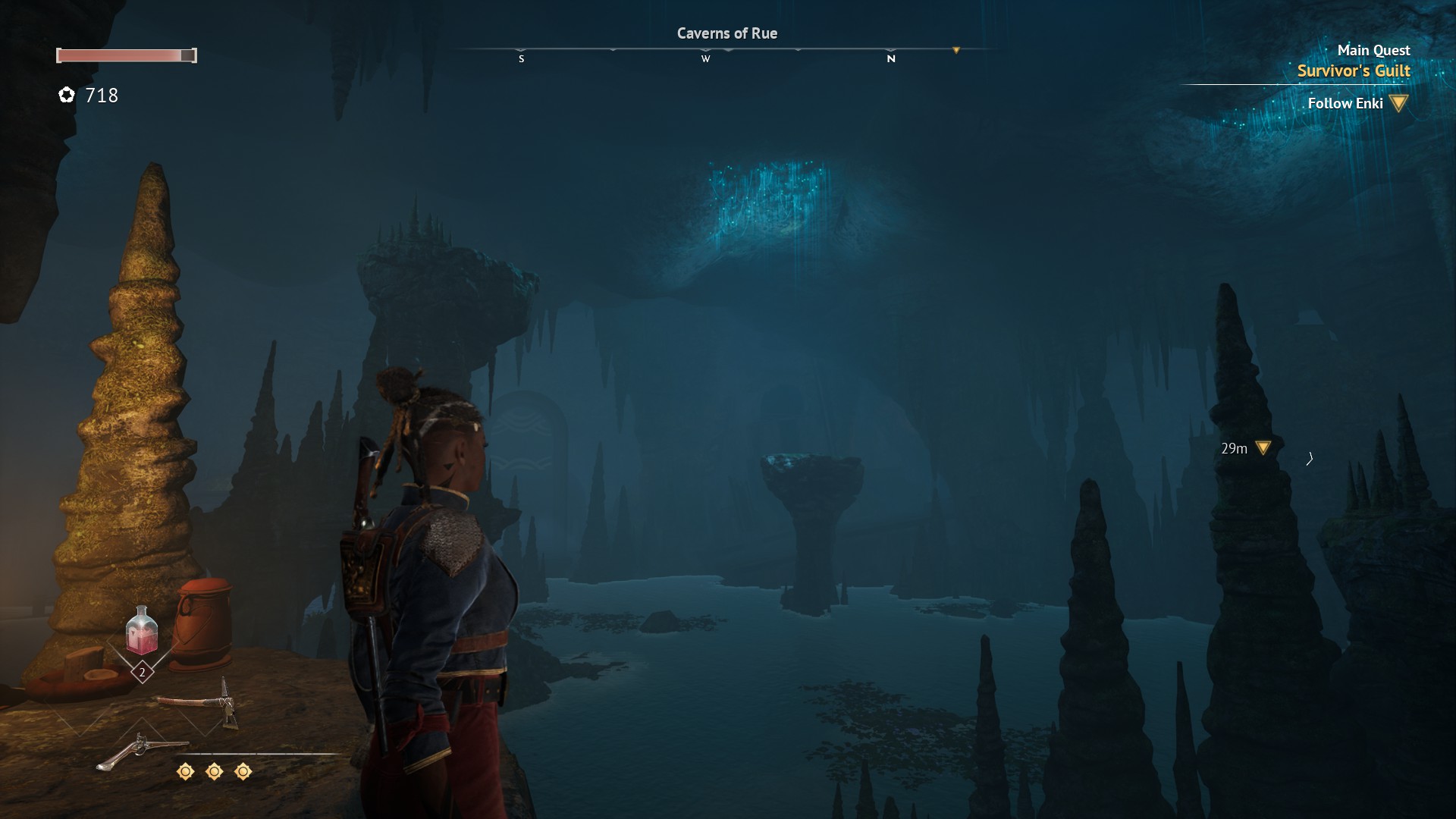The height and width of the screenshot is (819, 1456).
Task: Open the Survivor's Guilt quest tracker
Action: point(1353,71)
